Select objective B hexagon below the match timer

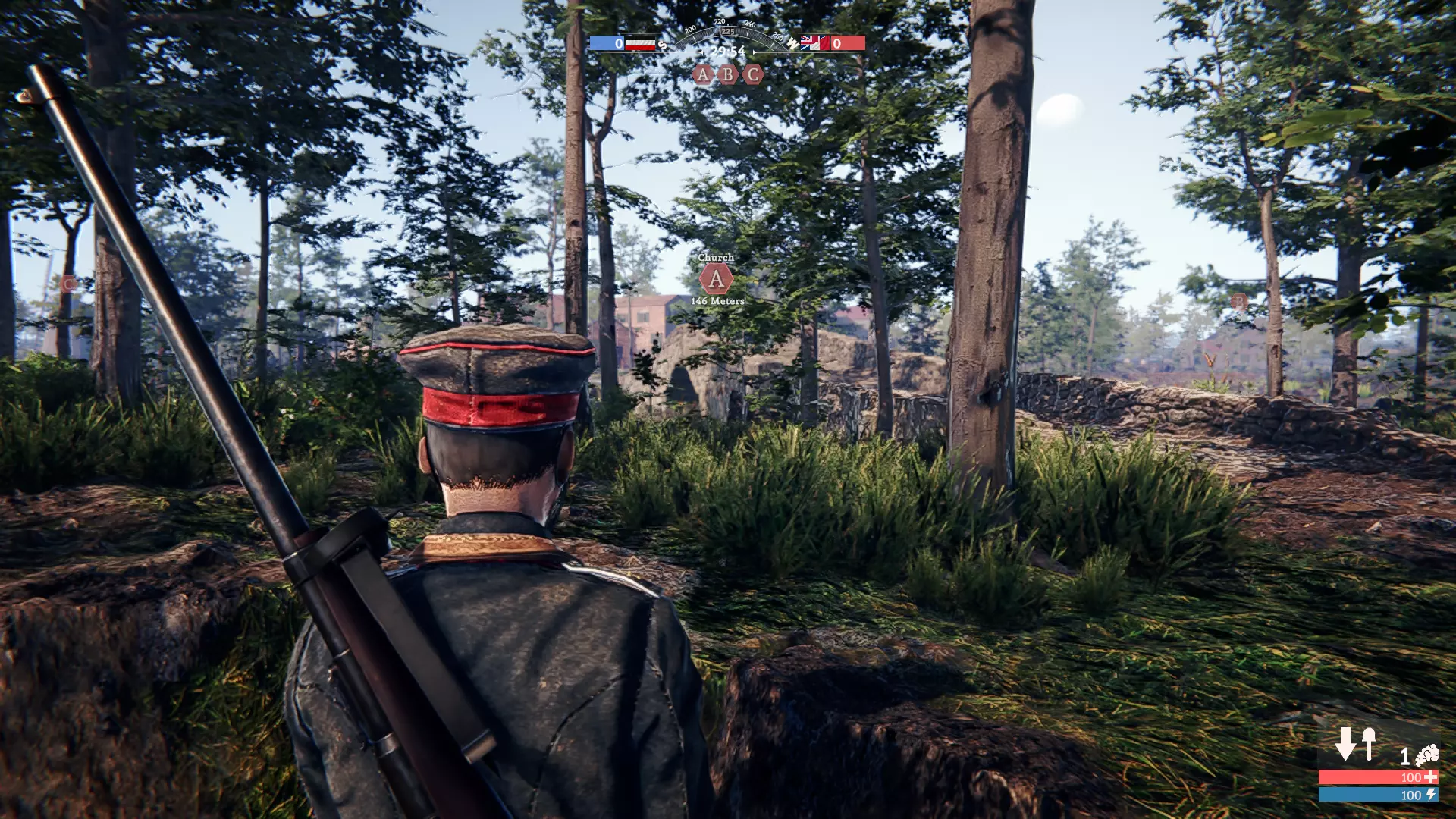[x=728, y=74]
